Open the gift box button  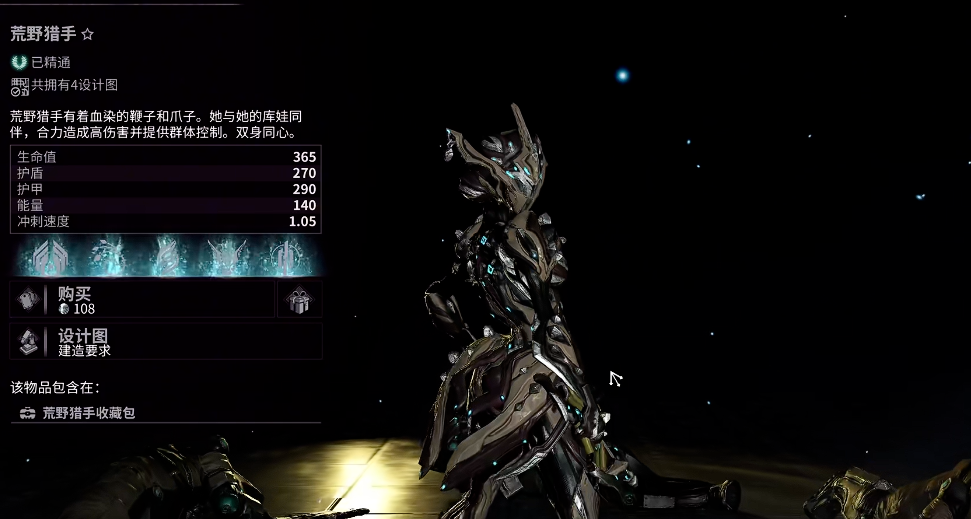[299, 299]
